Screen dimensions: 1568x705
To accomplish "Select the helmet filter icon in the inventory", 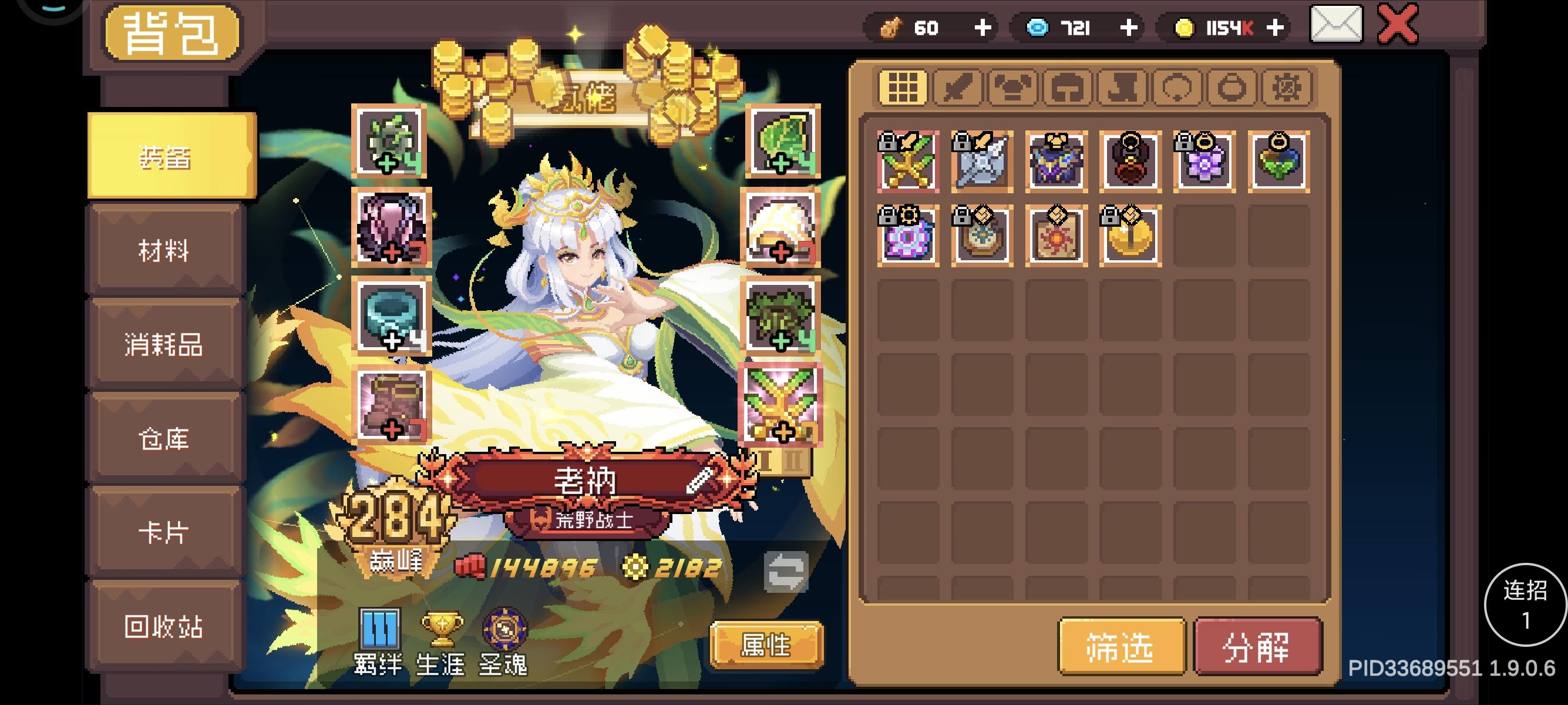I will [1066, 87].
